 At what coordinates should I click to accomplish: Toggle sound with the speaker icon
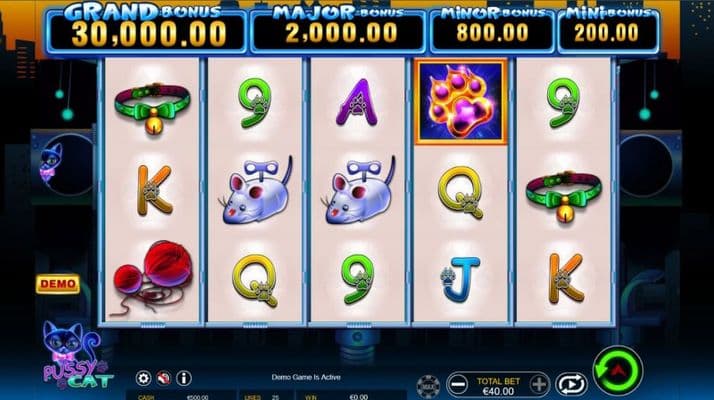pos(163,379)
